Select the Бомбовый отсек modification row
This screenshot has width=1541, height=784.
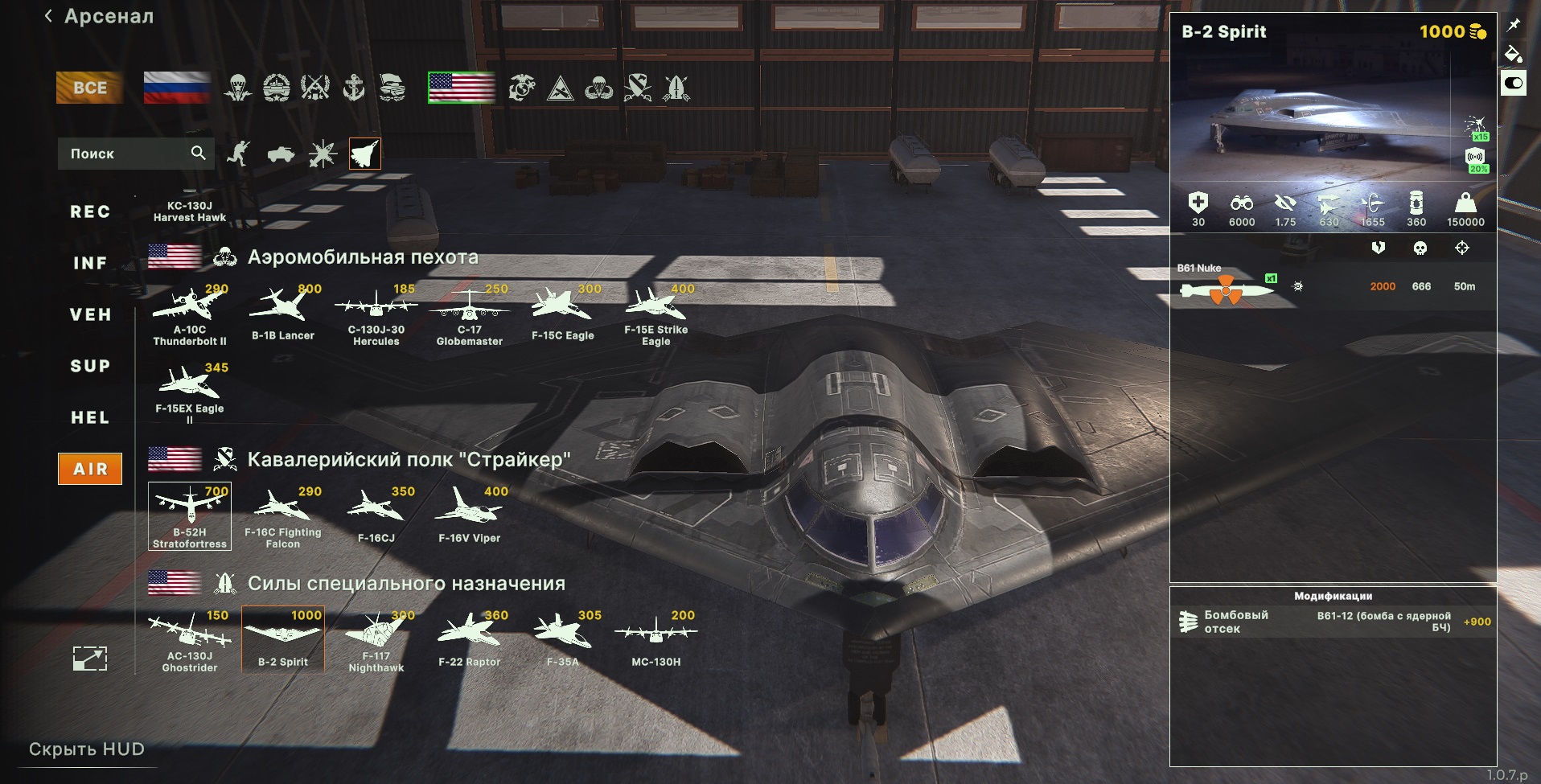click(1333, 622)
